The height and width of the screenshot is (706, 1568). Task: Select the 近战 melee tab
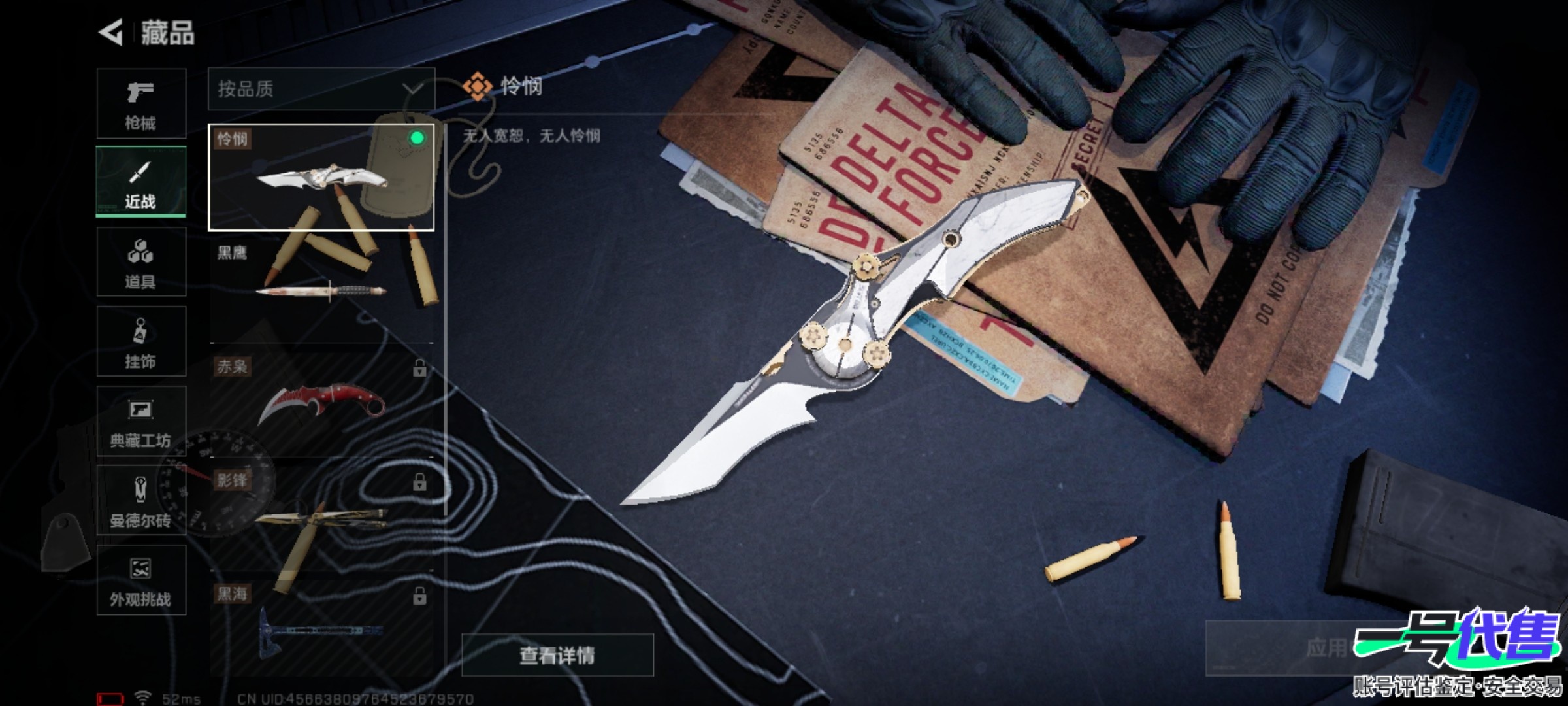coord(141,182)
